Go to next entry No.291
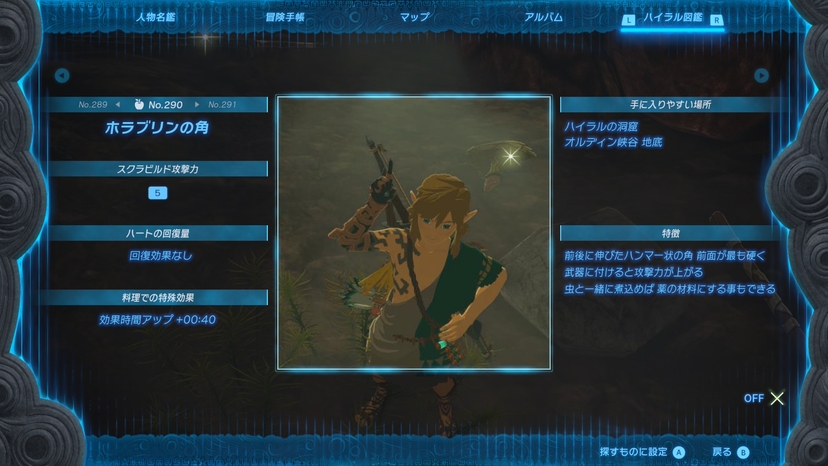The height and width of the screenshot is (466, 828). pos(222,104)
